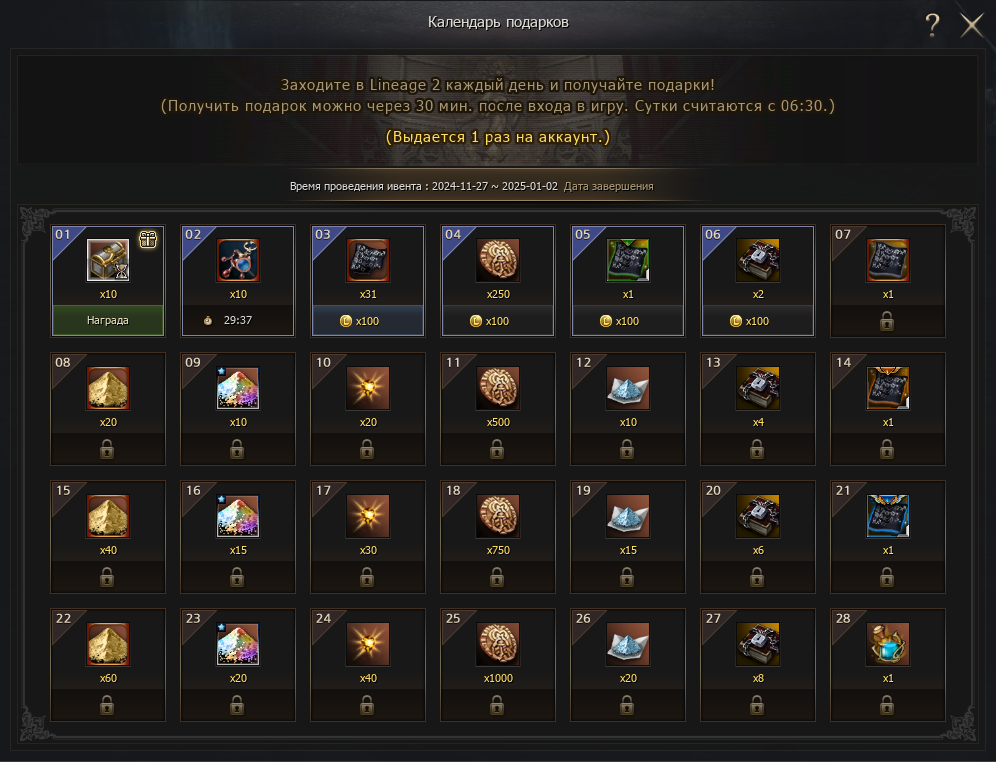This screenshot has height=762, width=996.
Task: Select the day 27 locked book x8 reward
Action: point(757,644)
